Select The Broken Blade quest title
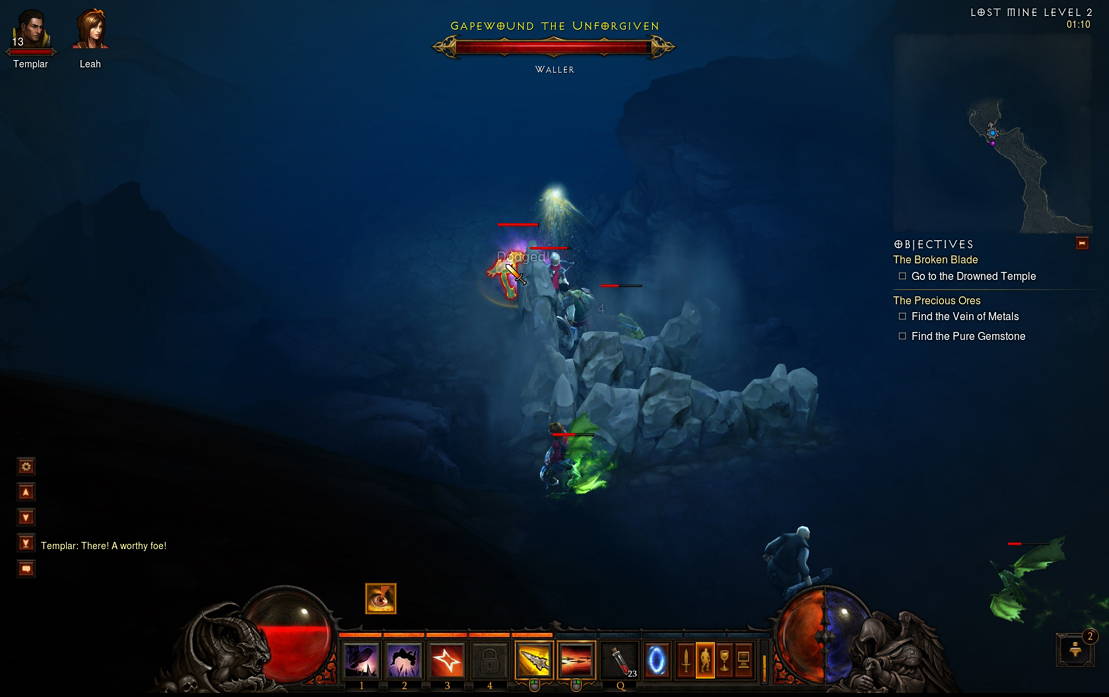This screenshot has width=1109, height=697. click(935, 260)
